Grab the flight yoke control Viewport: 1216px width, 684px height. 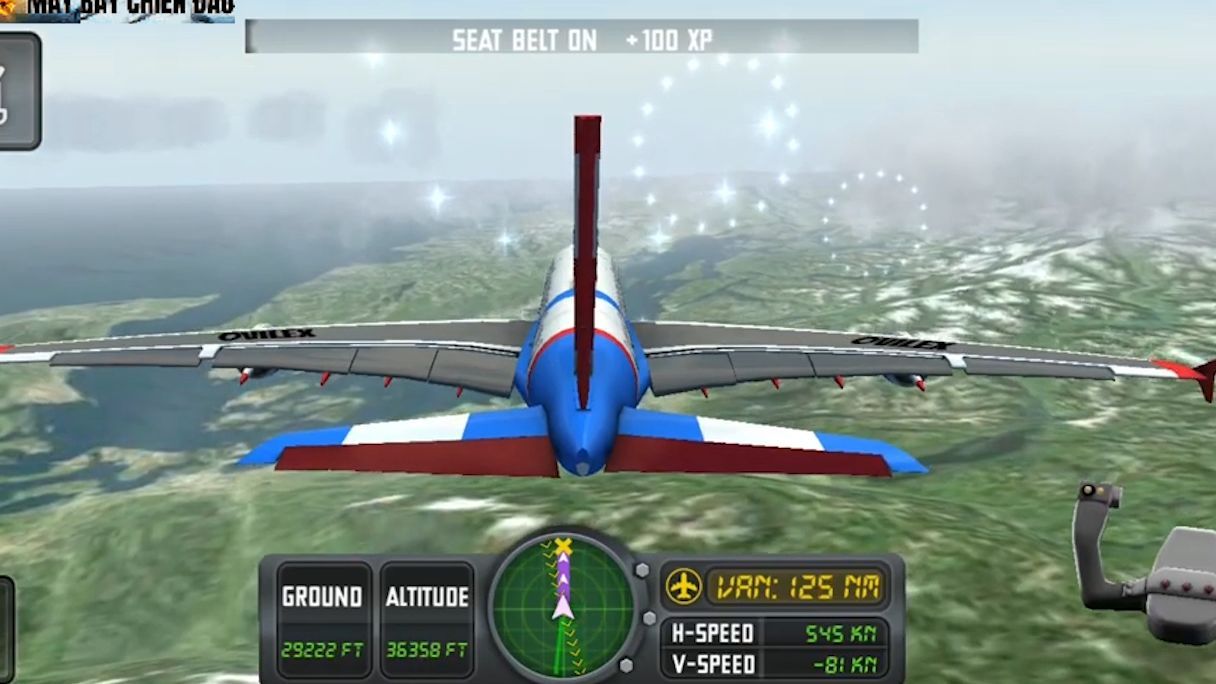click(1145, 566)
